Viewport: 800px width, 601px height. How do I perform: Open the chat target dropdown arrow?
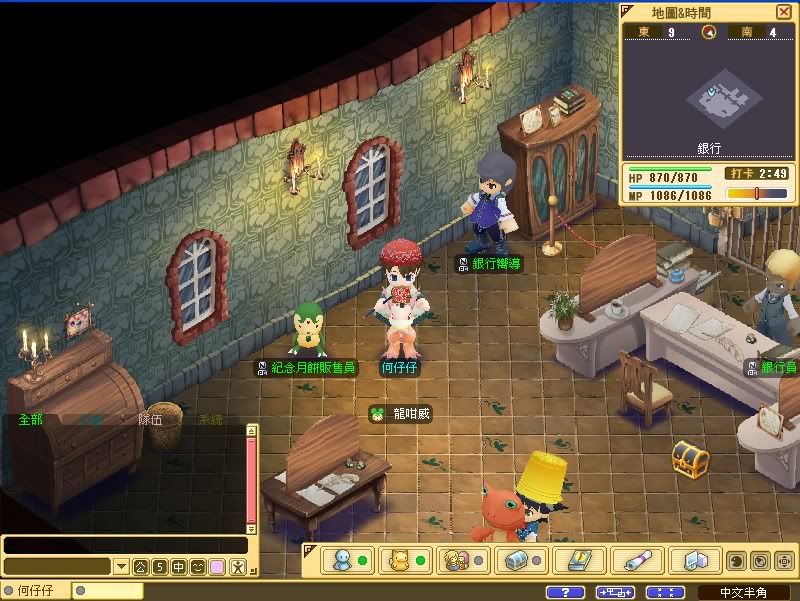(x=121, y=567)
